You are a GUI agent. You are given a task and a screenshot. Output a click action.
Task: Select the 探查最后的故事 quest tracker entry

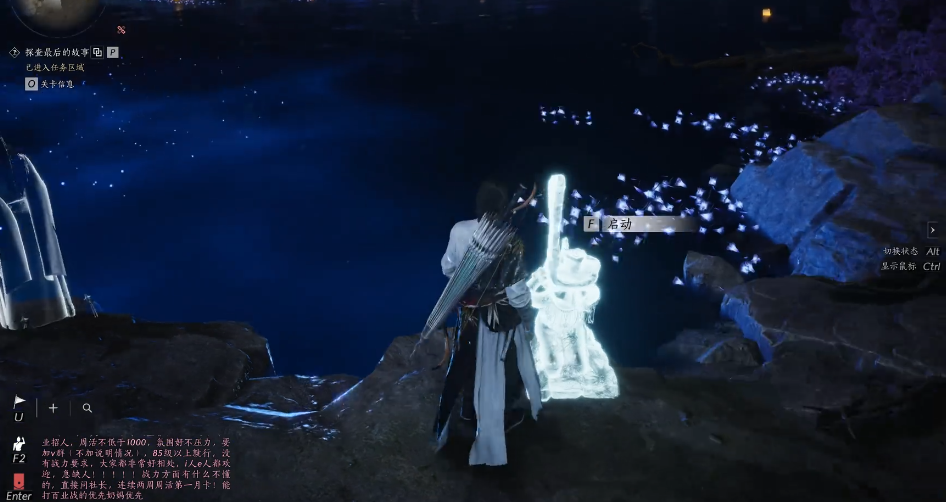(57, 52)
